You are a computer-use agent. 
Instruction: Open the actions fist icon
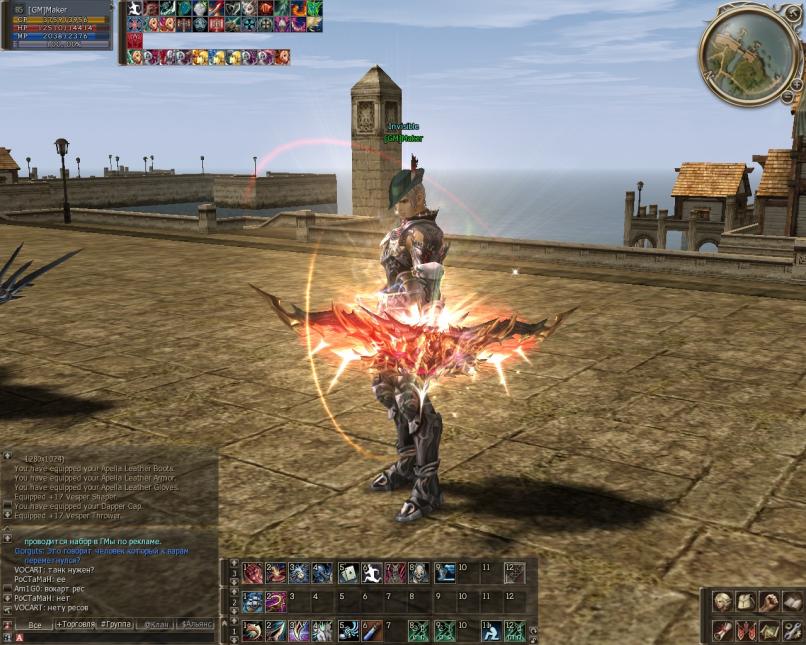point(768,602)
